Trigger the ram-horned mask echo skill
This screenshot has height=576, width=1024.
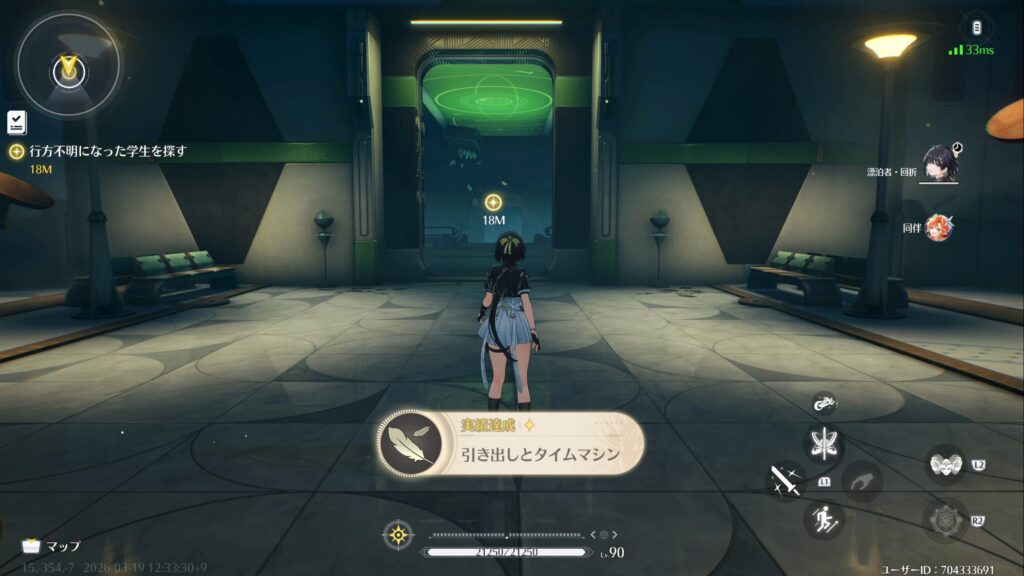pos(943,464)
